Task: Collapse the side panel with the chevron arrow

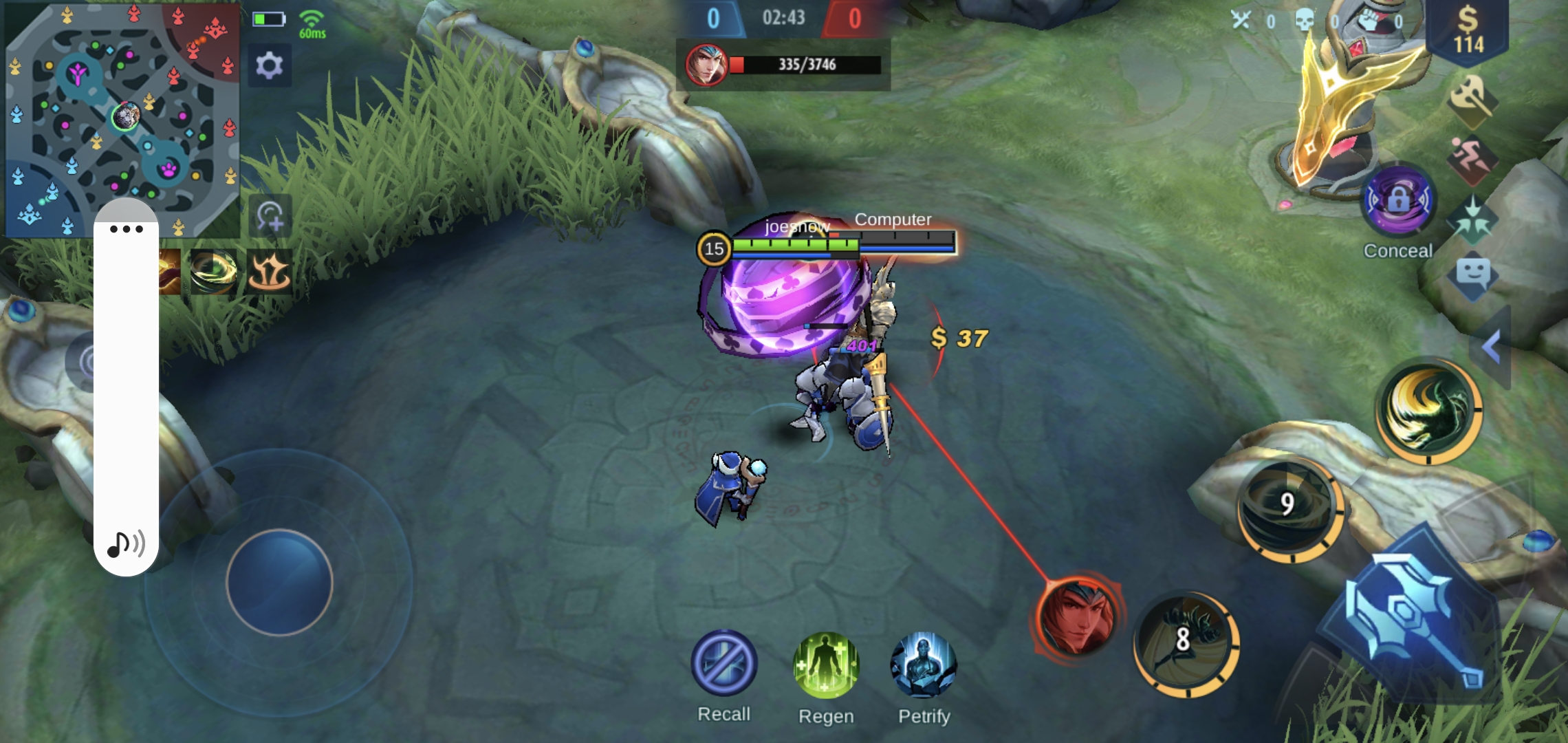Action: 1491,346
